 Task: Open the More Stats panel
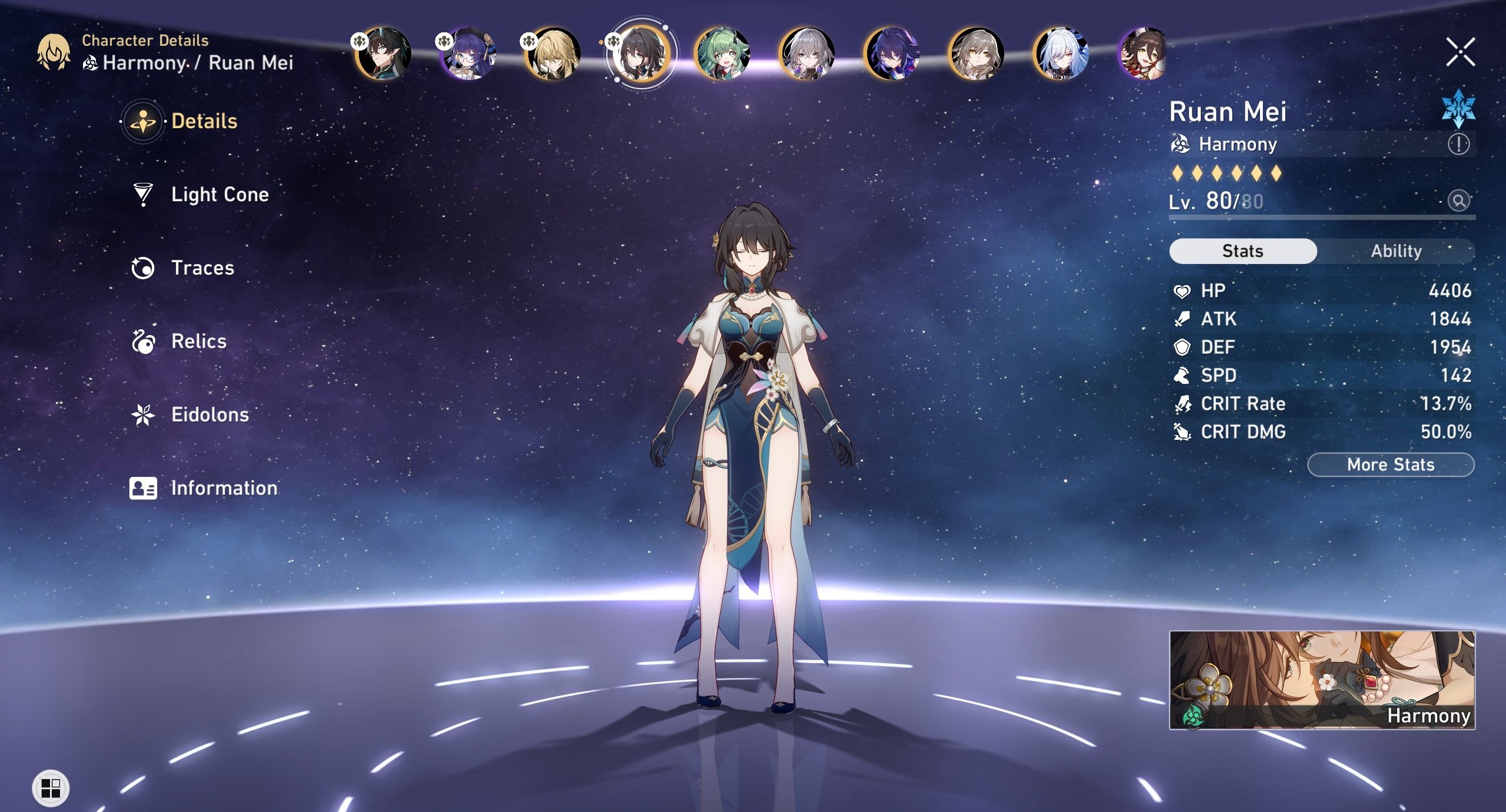pyautogui.click(x=1391, y=465)
